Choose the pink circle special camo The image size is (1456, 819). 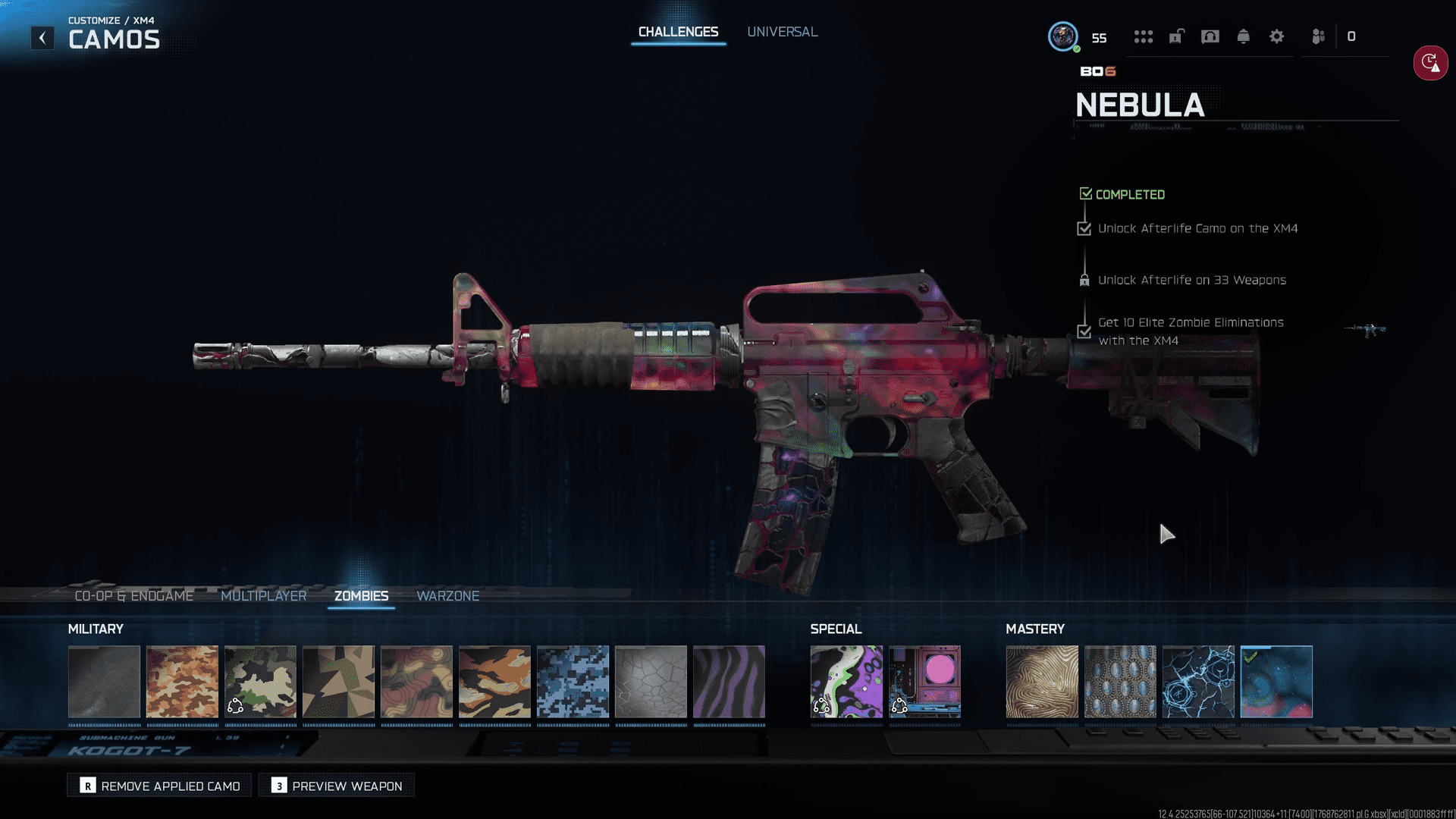(x=924, y=682)
